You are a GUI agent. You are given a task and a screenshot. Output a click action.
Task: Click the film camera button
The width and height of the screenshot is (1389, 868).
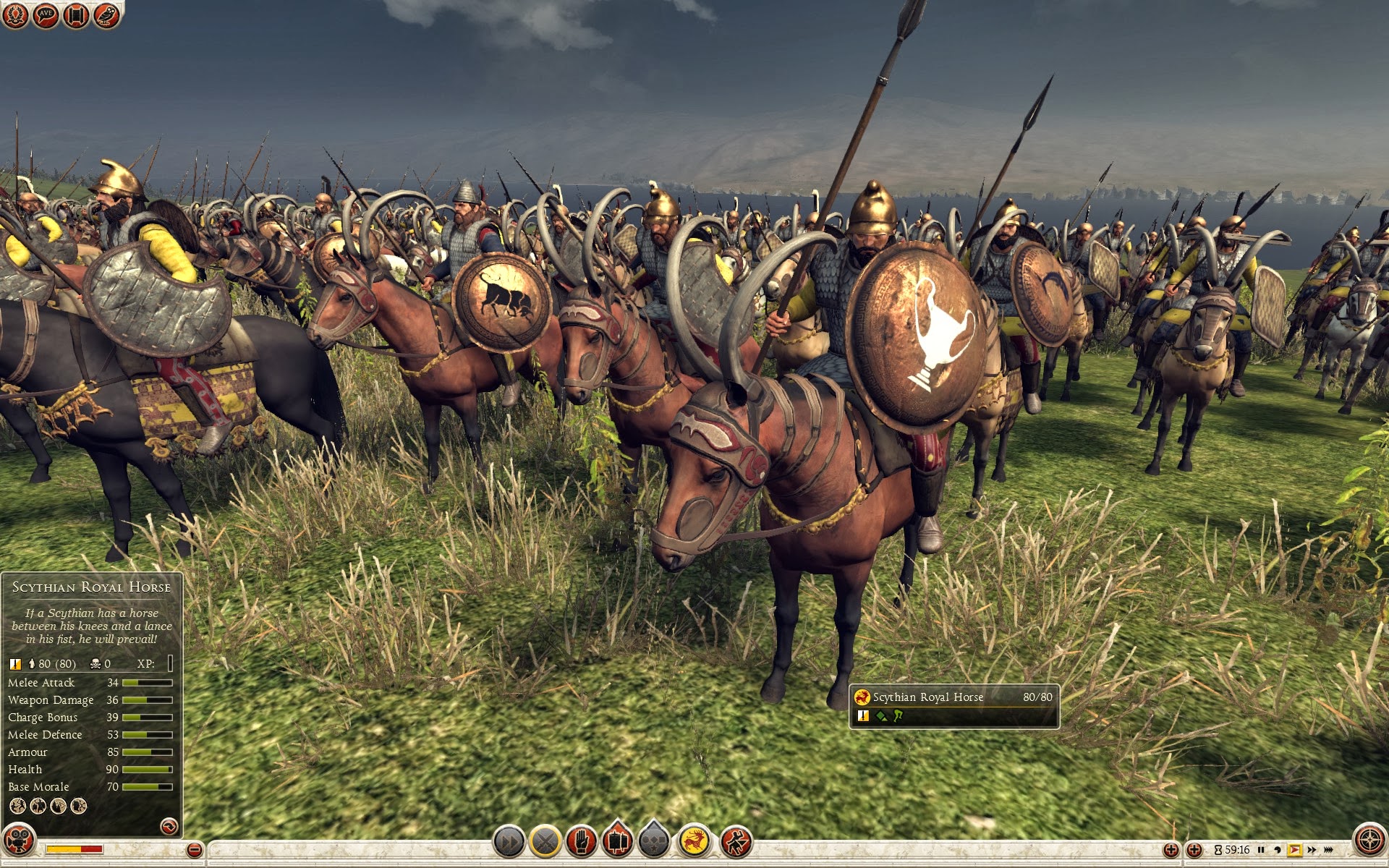click(x=18, y=841)
